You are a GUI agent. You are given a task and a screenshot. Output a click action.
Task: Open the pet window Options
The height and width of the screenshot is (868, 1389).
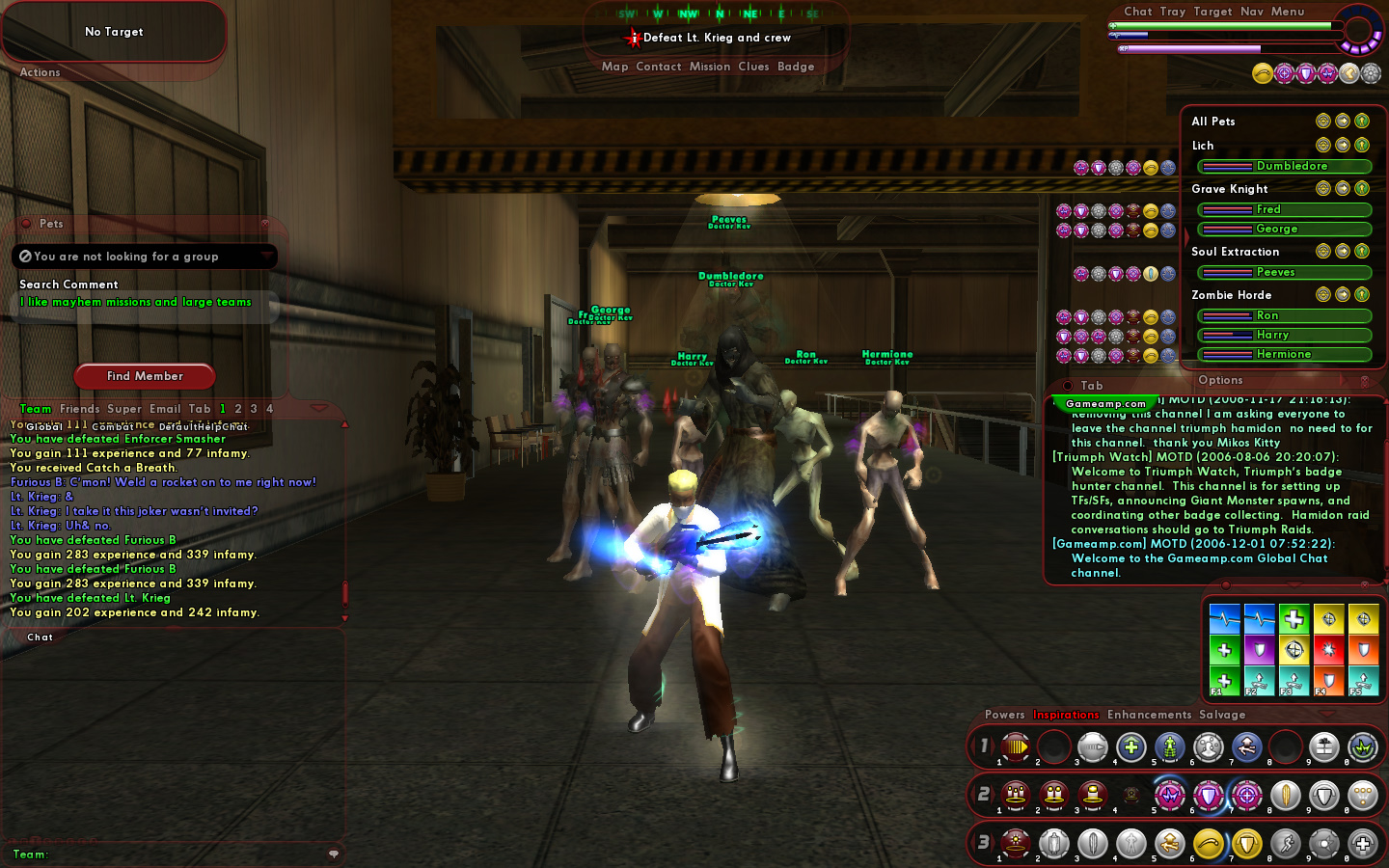pyautogui.click(x=1220, y=380)
